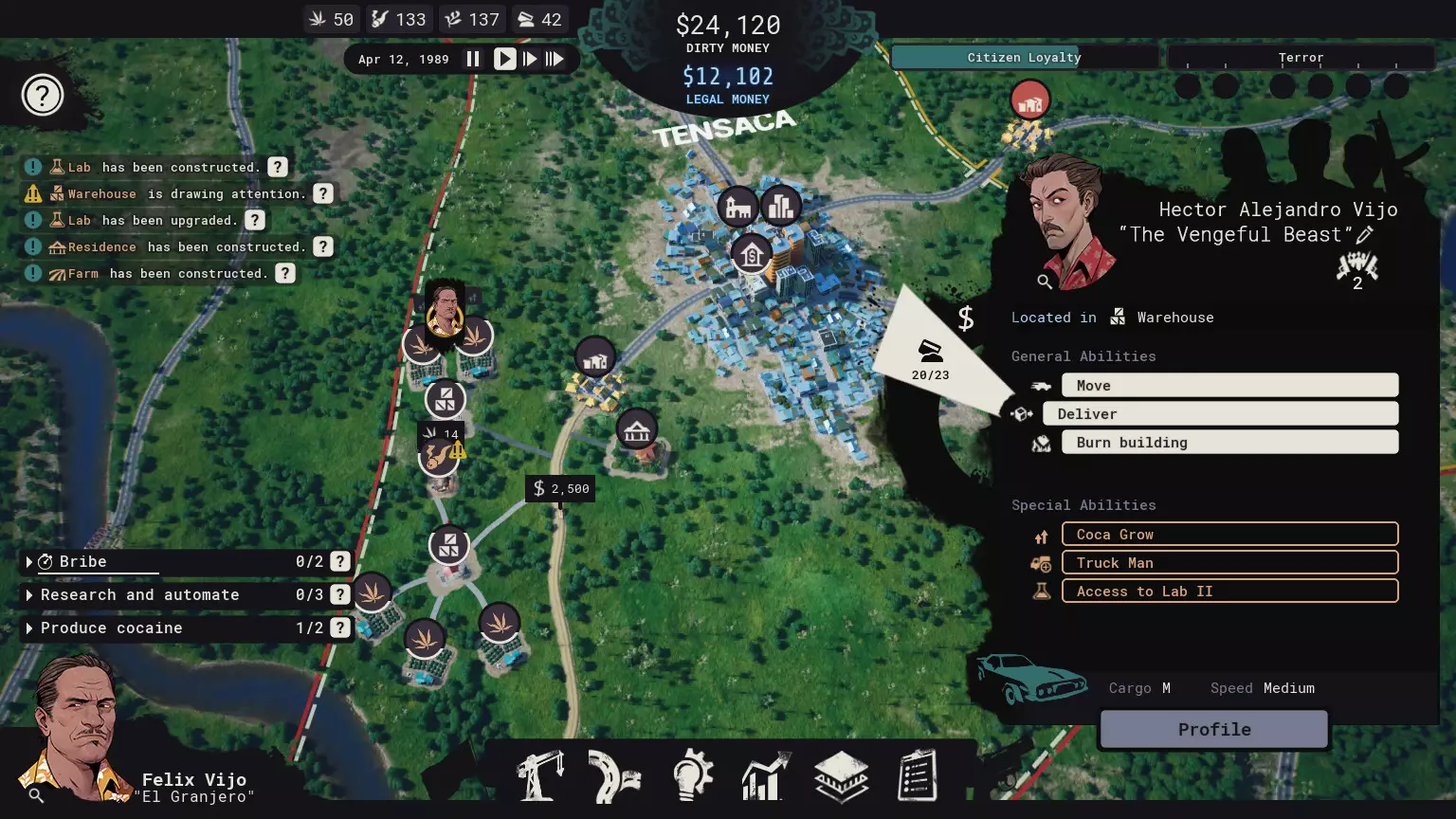Open the help question mark circle
The height and width of the screenshot is (819, 1456).
(42, 95)
